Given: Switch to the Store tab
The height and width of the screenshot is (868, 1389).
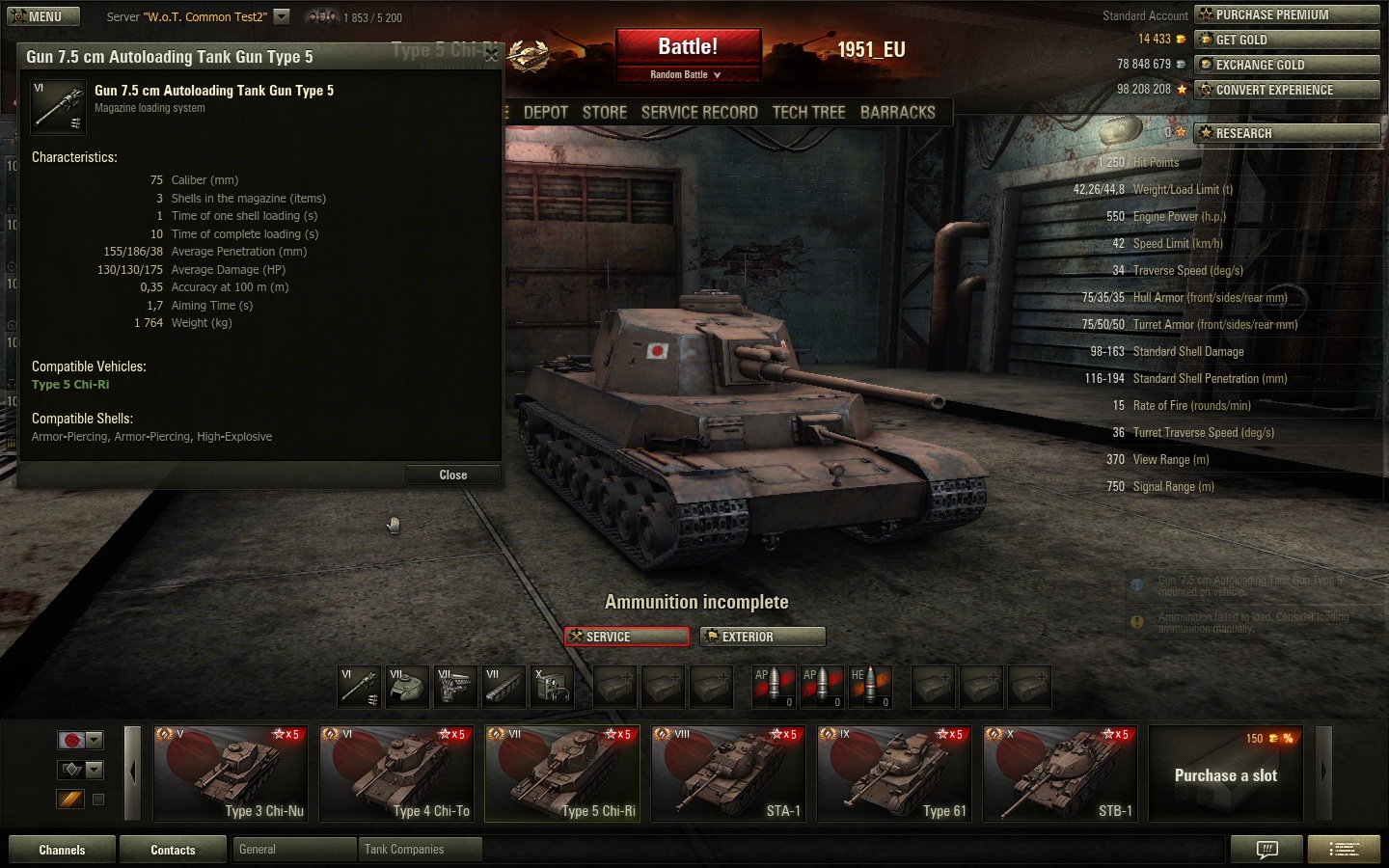Looking at the screenshot, I should [x=605, y=112].
